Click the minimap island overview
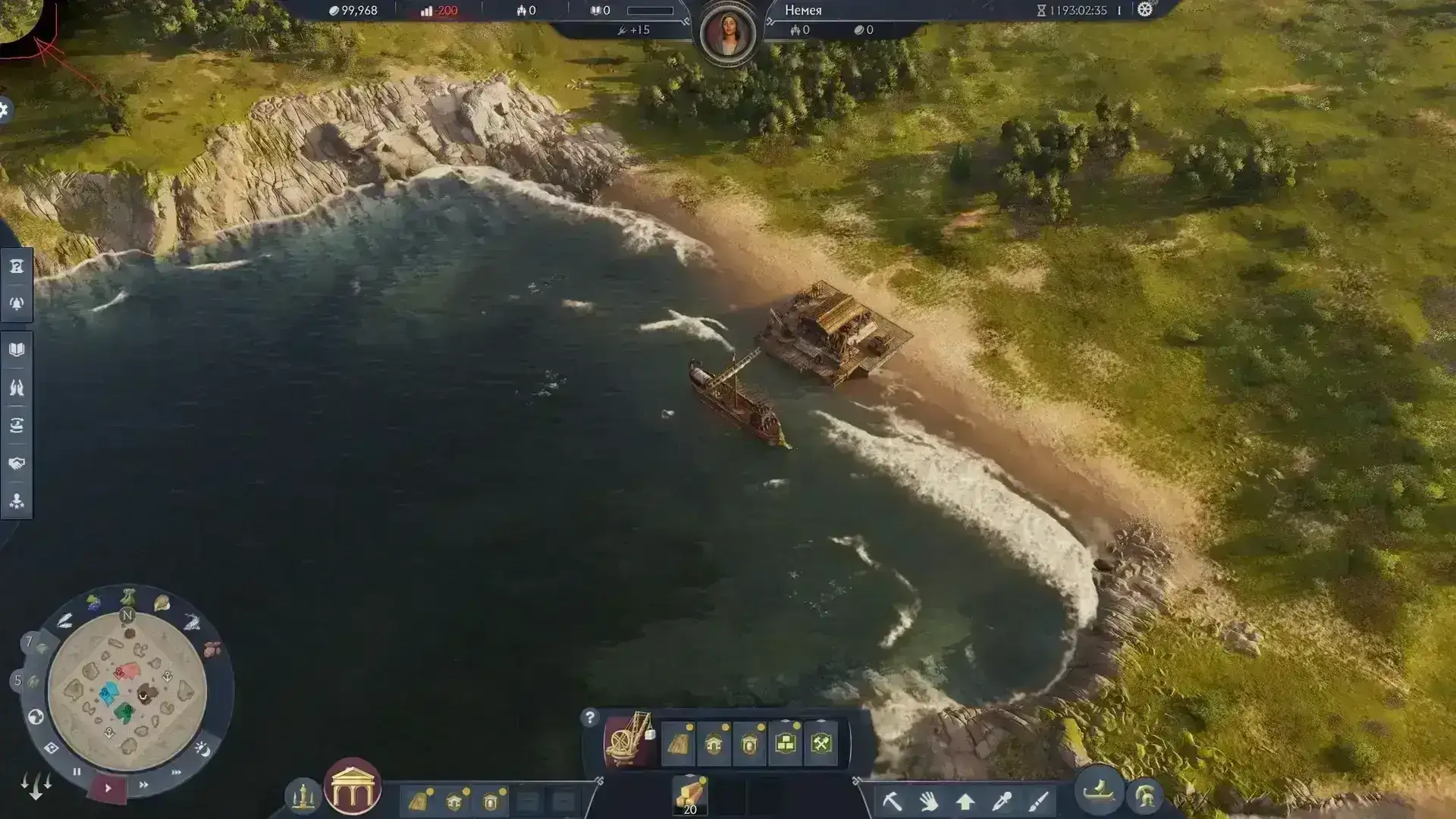The width and height of the screenshot is (1456, 819). click(x=127, y=690)
